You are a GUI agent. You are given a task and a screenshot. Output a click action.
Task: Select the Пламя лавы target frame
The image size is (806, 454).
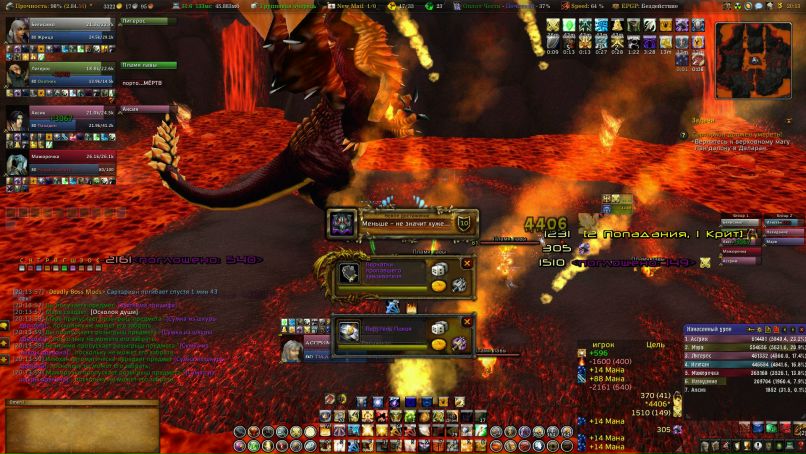(149, 66)
